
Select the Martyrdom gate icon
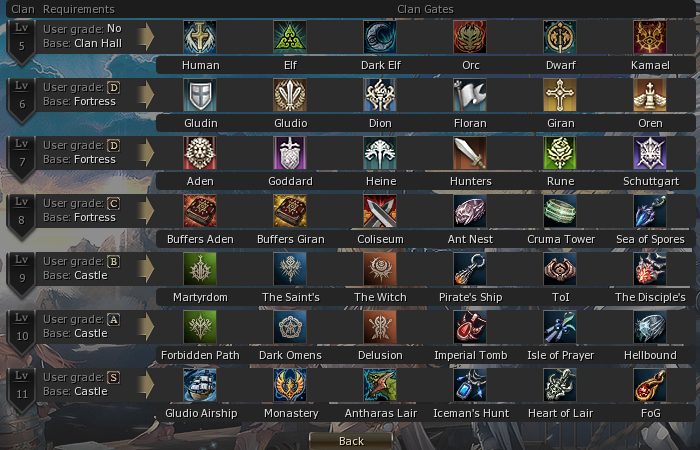tap(200, 270)
